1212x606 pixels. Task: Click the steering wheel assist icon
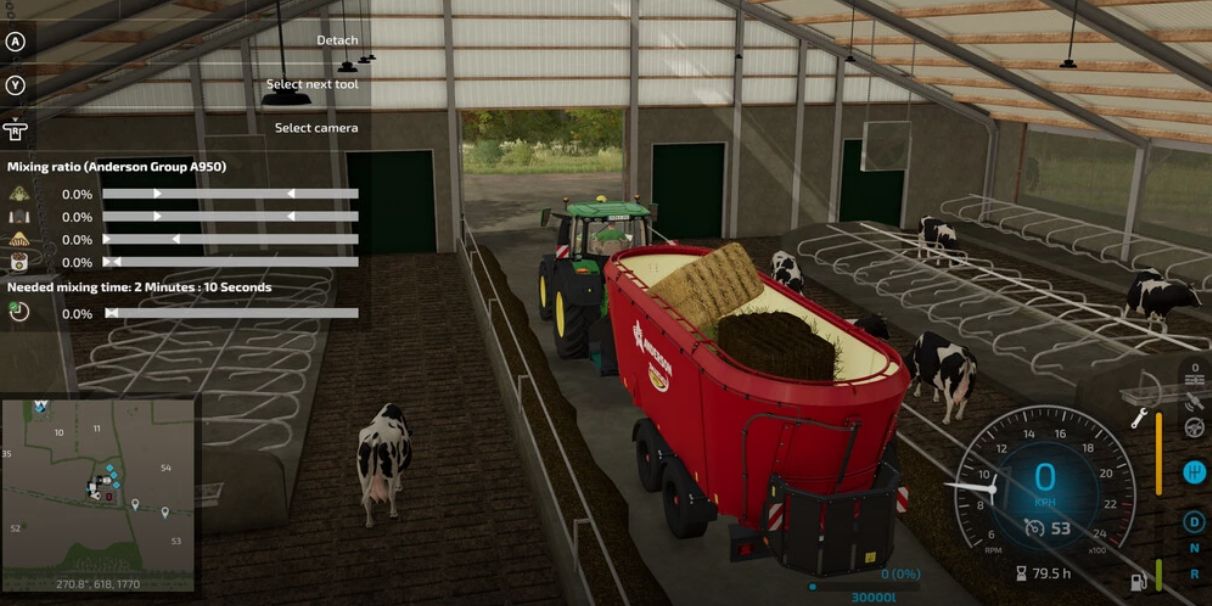coord(1194,427)
